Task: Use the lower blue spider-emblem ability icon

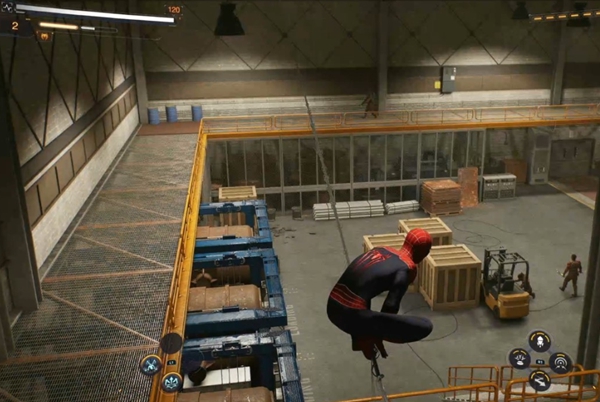Action: pos(171,382)
